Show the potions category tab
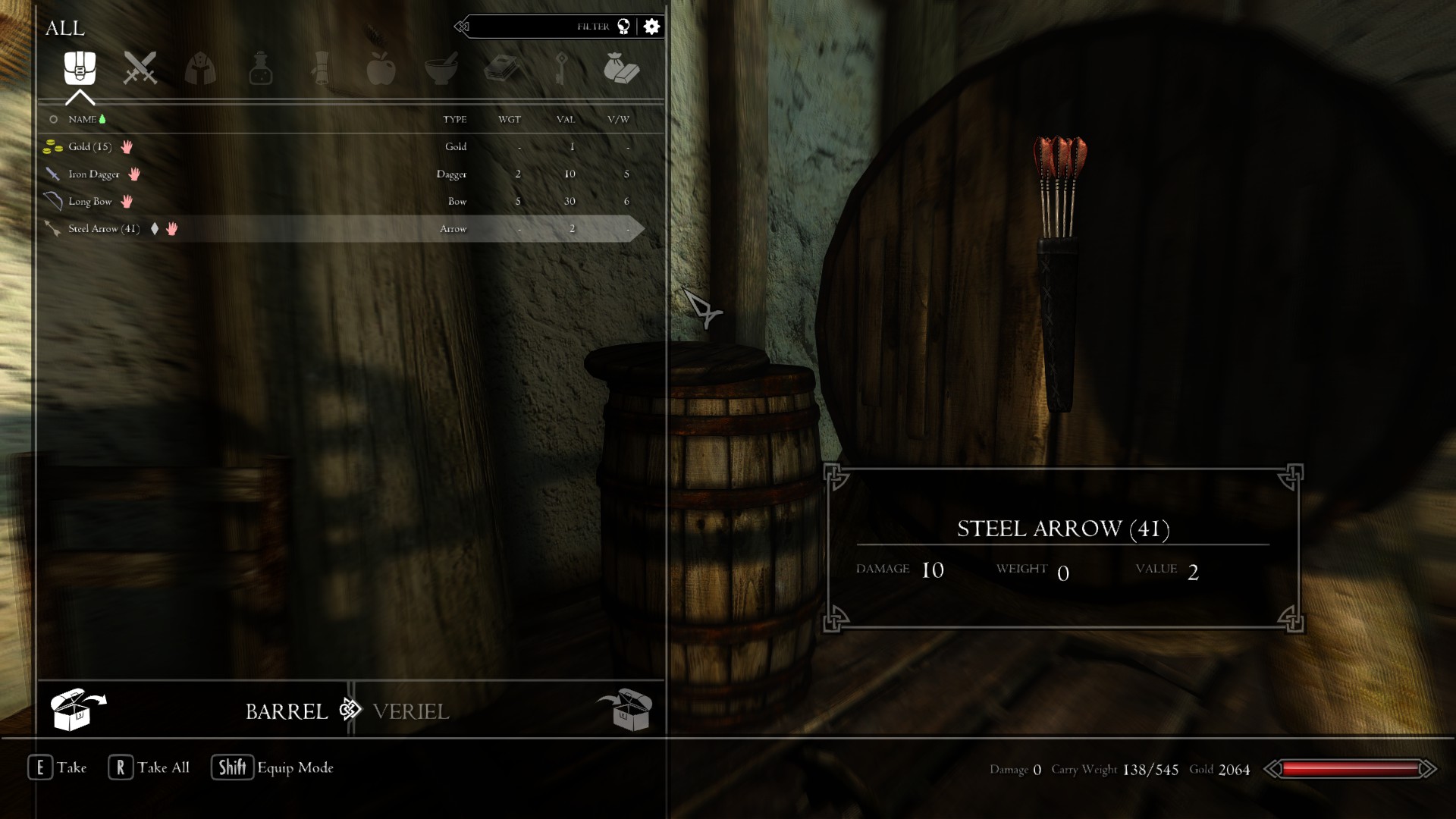 point(260,68)
